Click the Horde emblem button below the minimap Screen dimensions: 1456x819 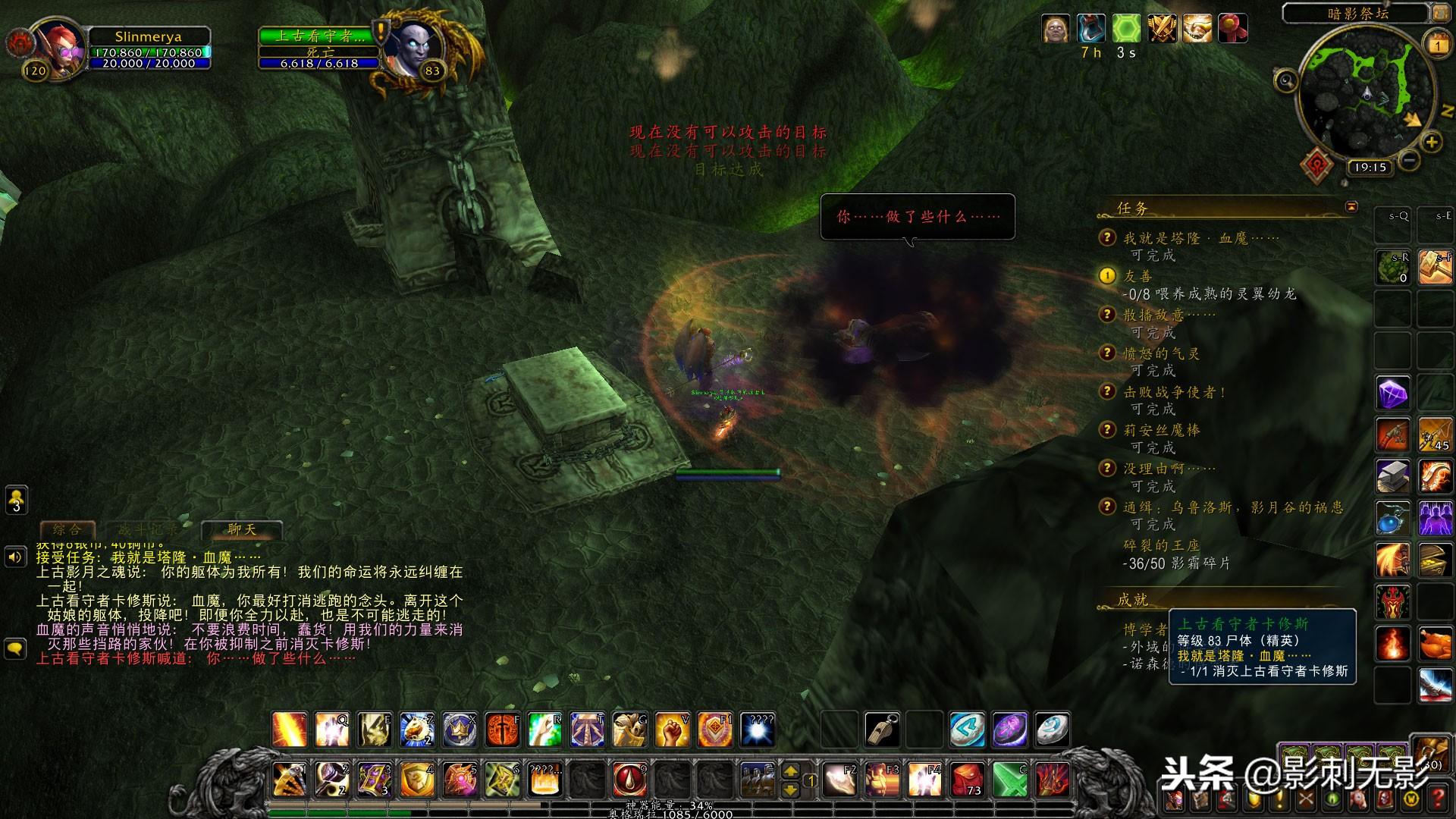[x=1316, y=163]
